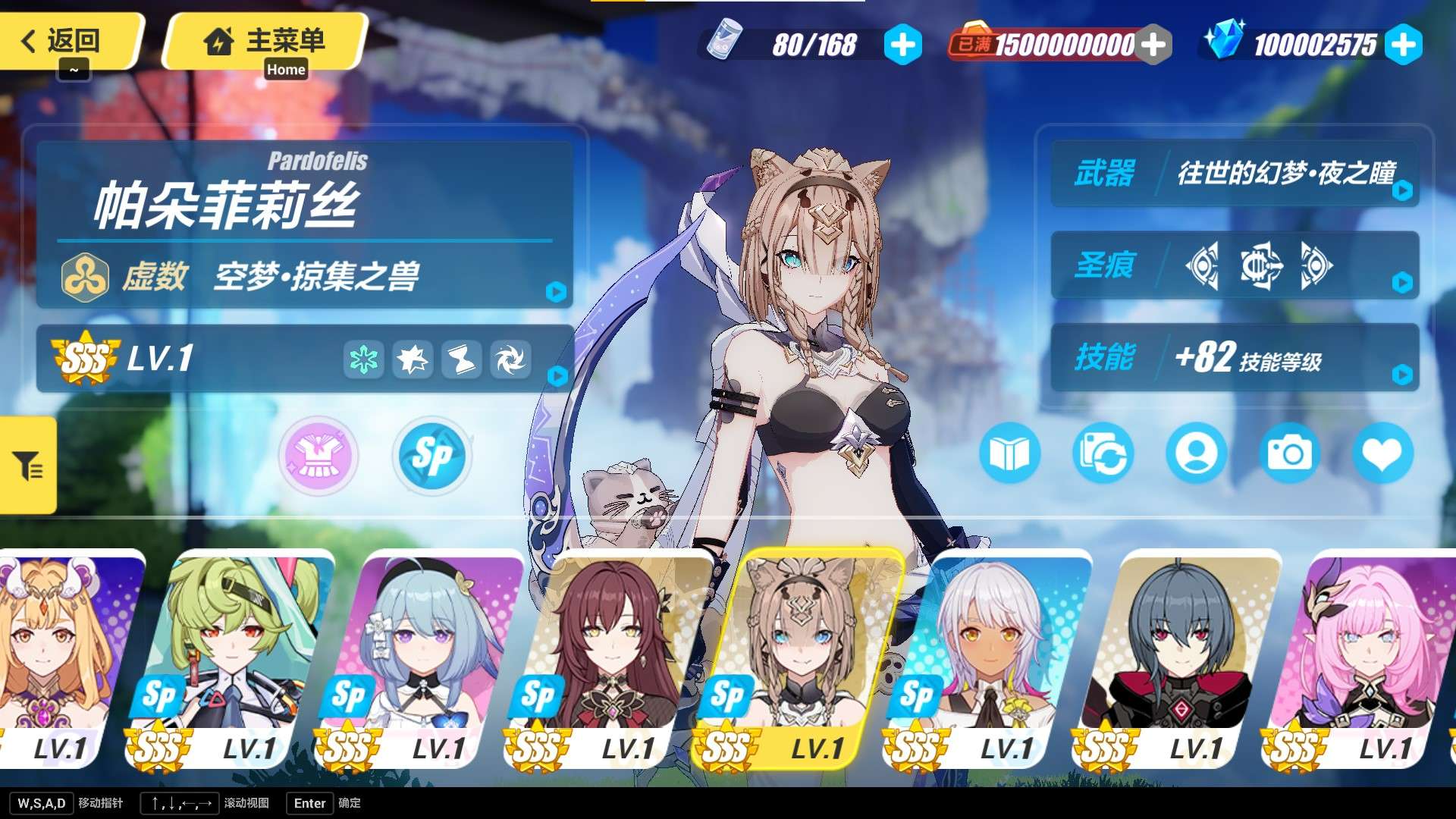
Task: Open the filter list on the yellow tab
Action: pyautogui.click(x=28, y=465)
